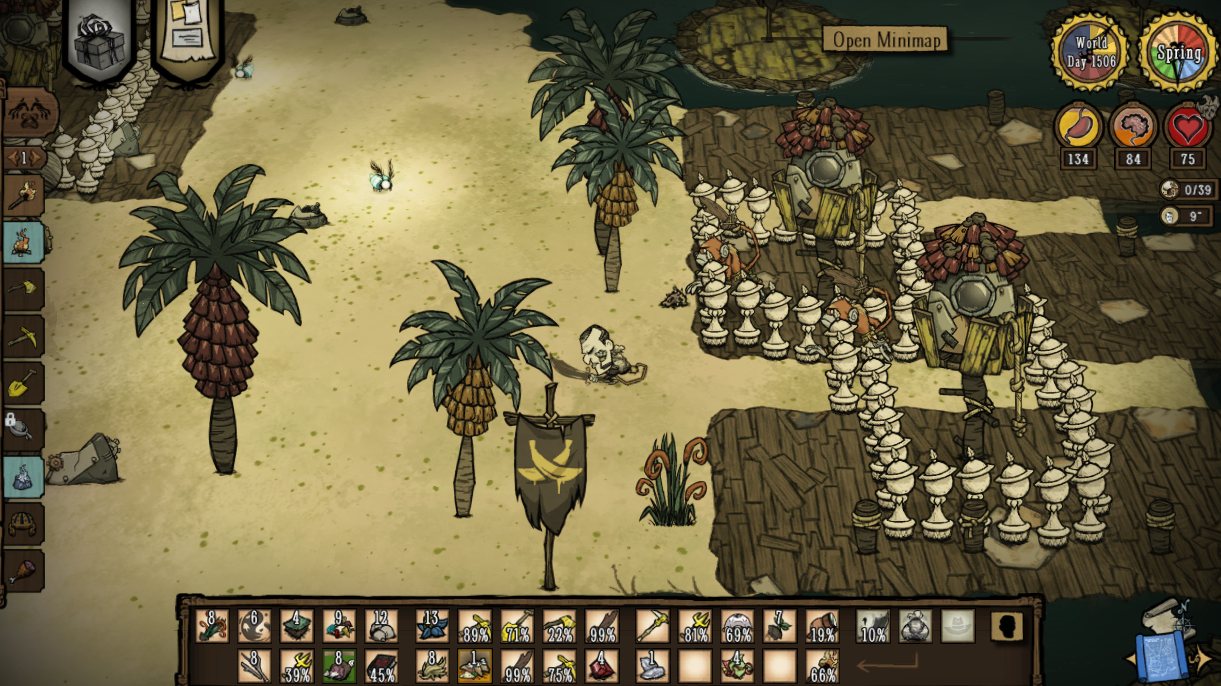The image size is (1221, 686).
Task: Open the bulletin board notes banner
Action: [187, 35]
